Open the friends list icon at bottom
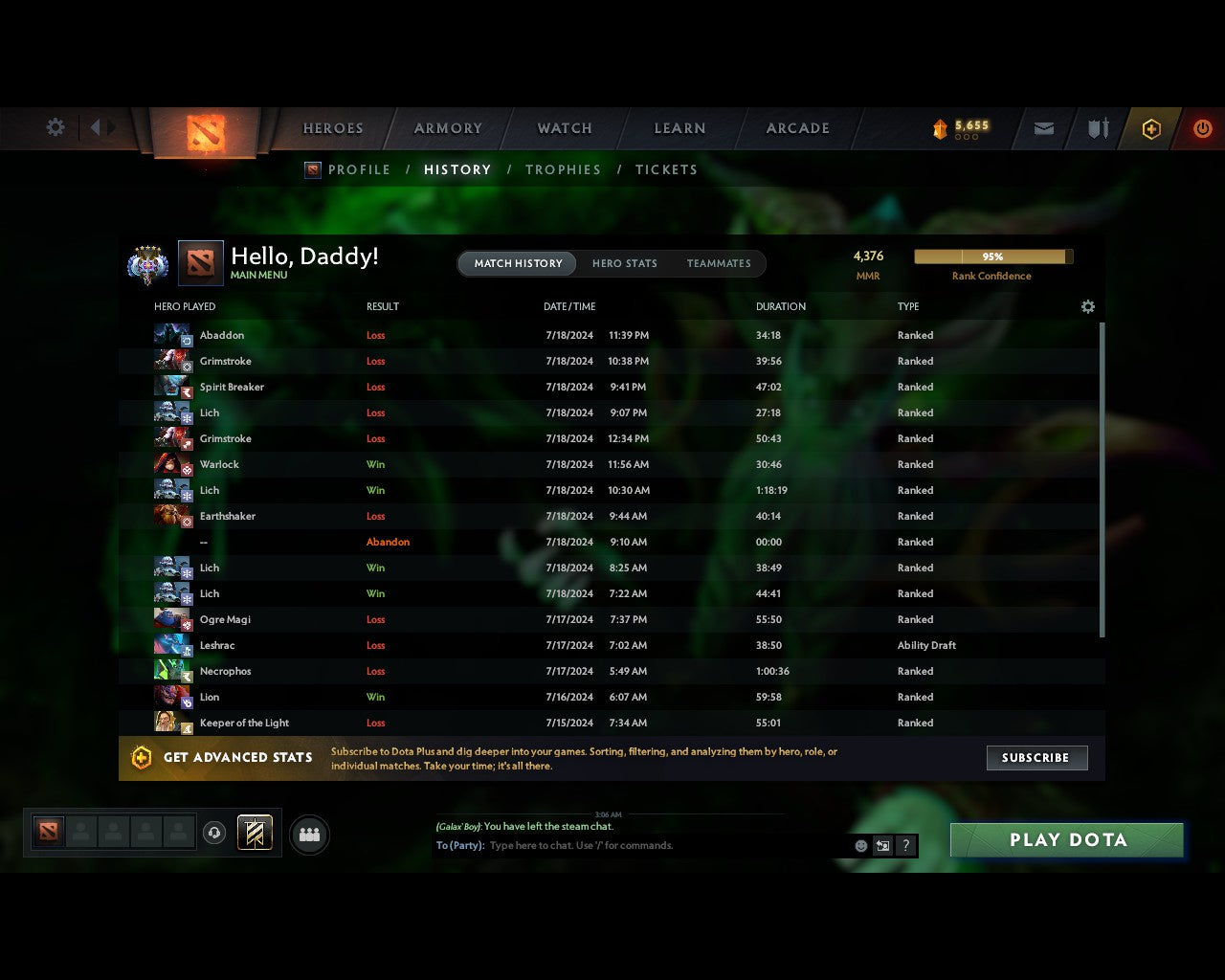Image resolution: width=1225 pixels, height=980 pixels. pyautogui.click(x=309, y=833)
